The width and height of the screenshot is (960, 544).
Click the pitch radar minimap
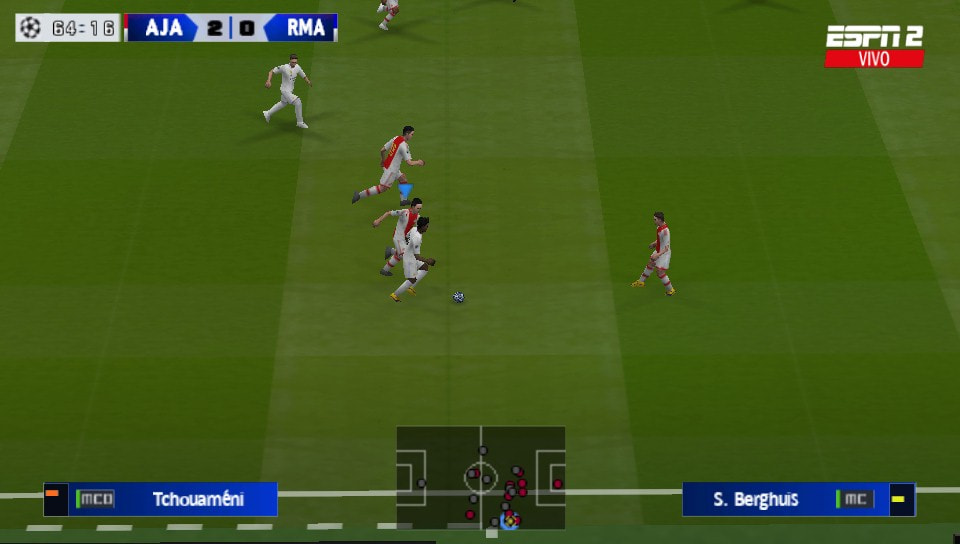[480, 477]
